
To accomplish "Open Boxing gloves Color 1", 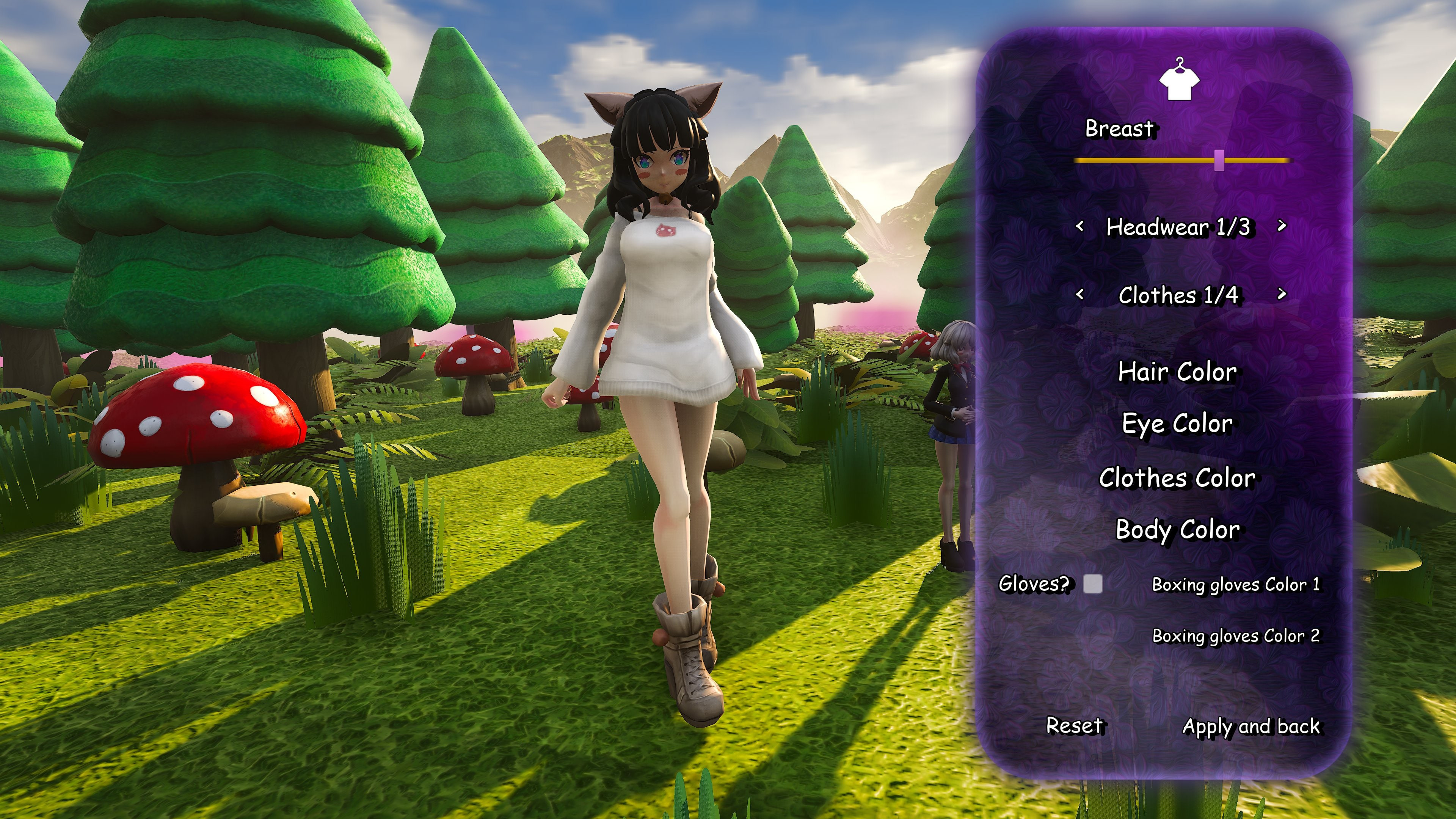I will (x=1236, y=584).
